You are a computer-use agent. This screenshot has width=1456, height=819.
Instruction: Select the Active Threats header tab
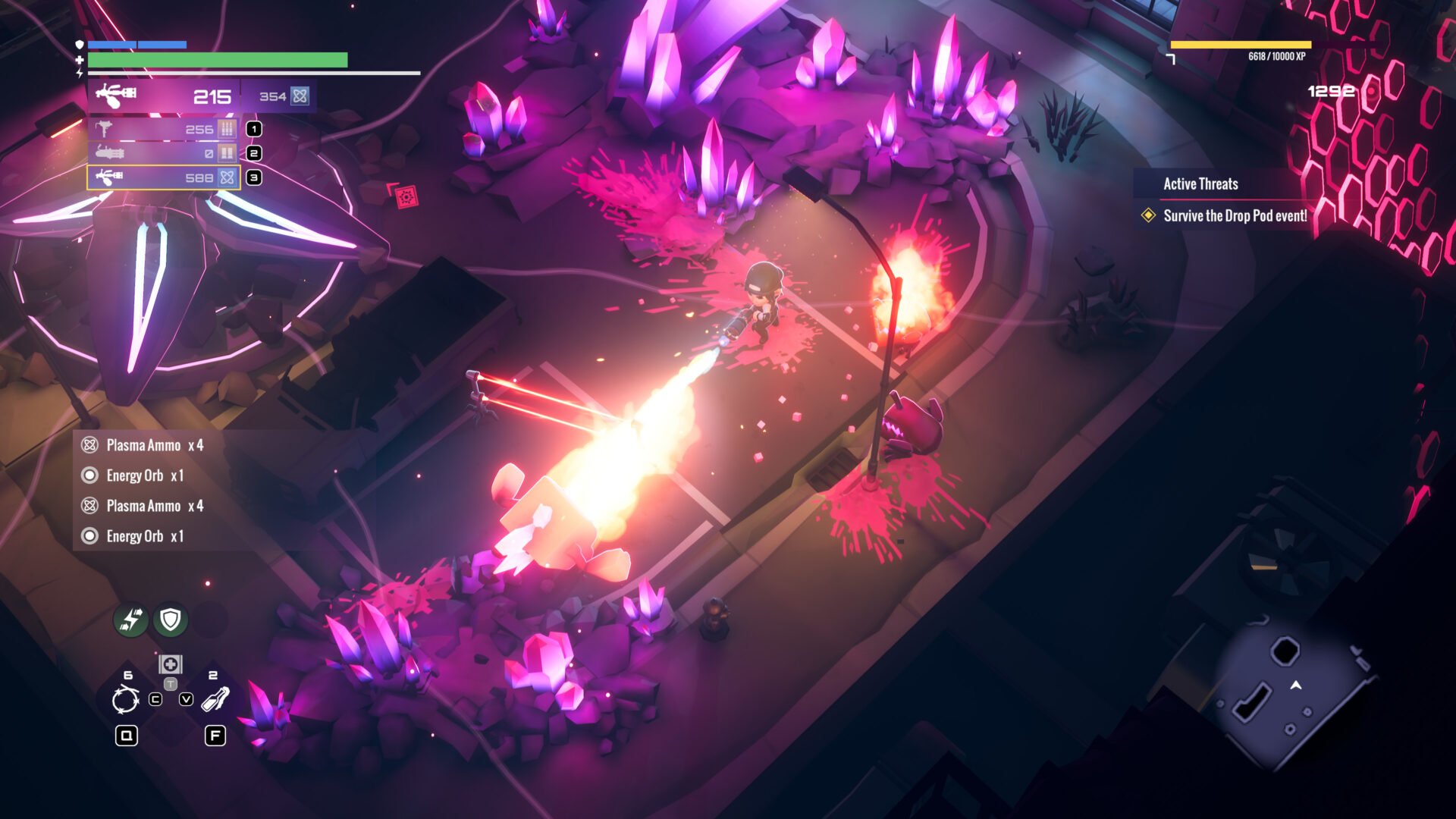coord(1200,184)
